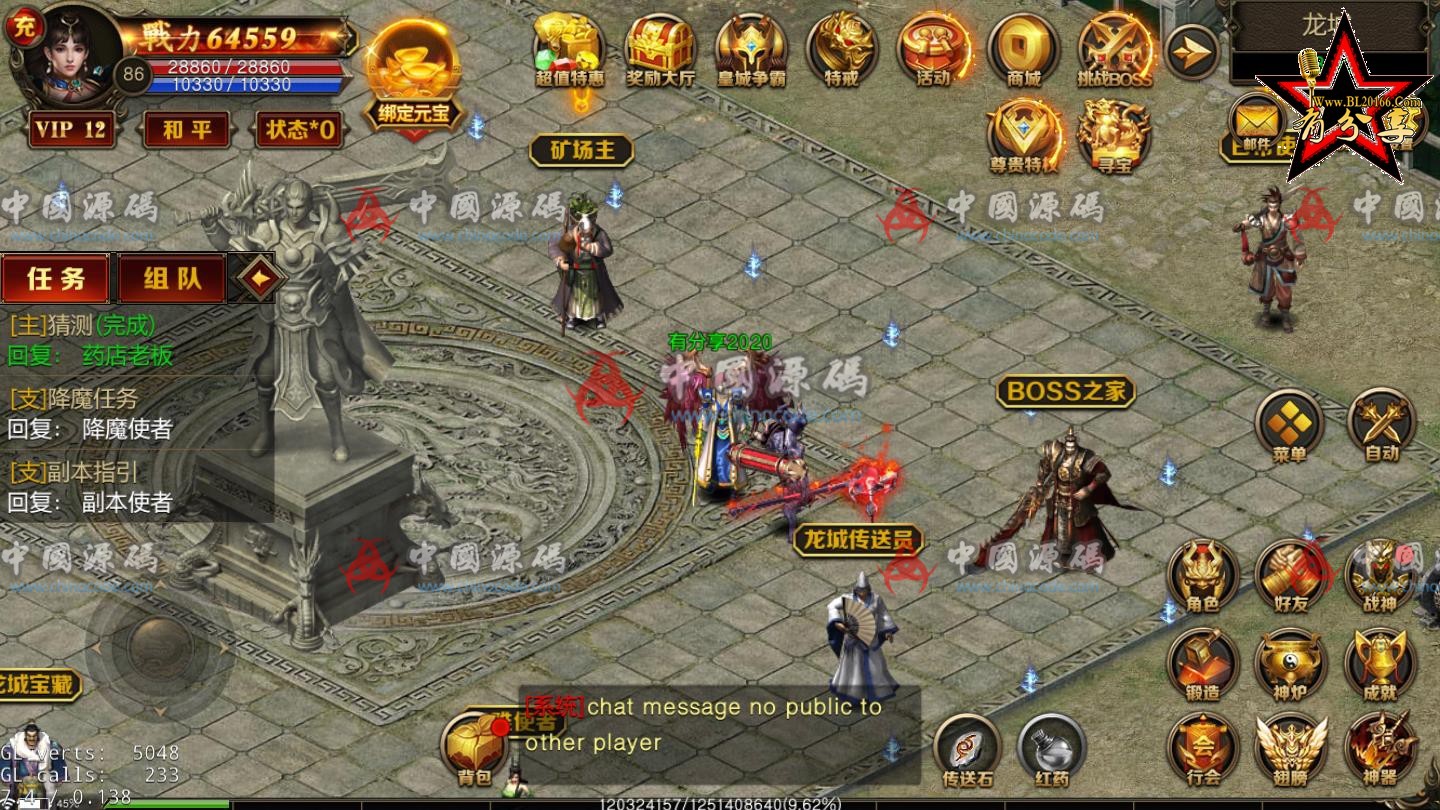Open the 行会 guild panel
This screenshot has height=810, width=1440.
pyautogui.click(x=1203, y=749)
